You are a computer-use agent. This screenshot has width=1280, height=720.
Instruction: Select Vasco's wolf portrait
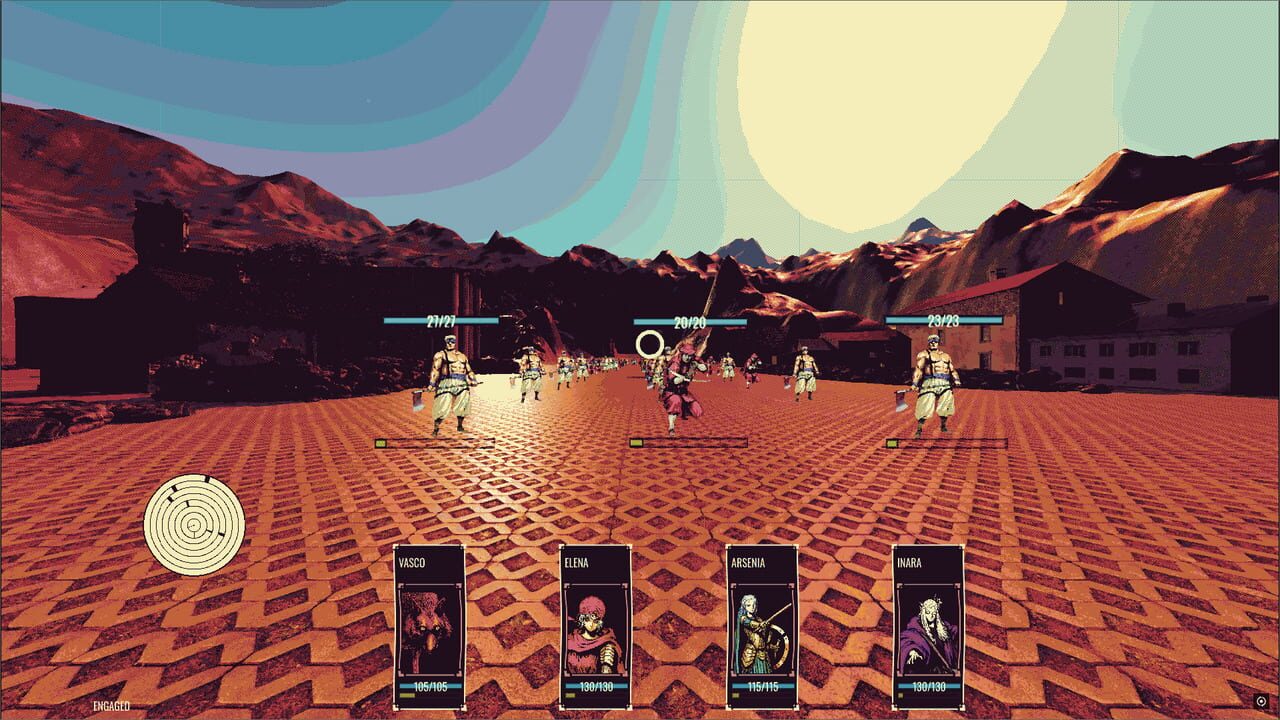click(x=430, y=628)
